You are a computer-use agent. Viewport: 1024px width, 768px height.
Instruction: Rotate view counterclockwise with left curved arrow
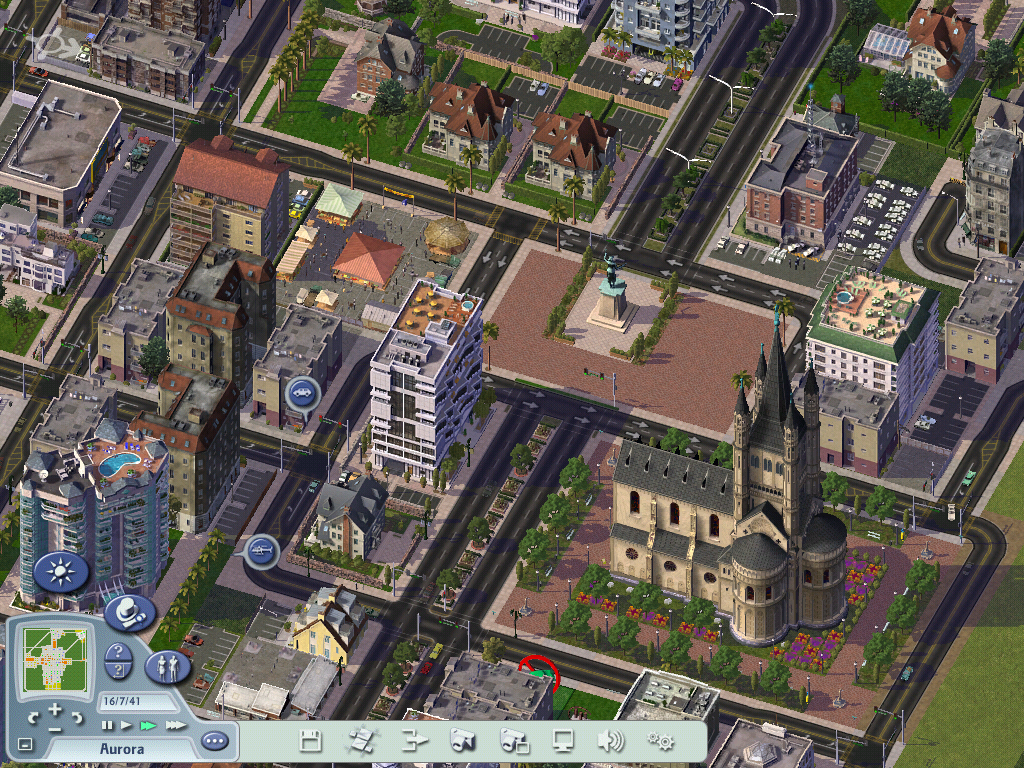34,716
